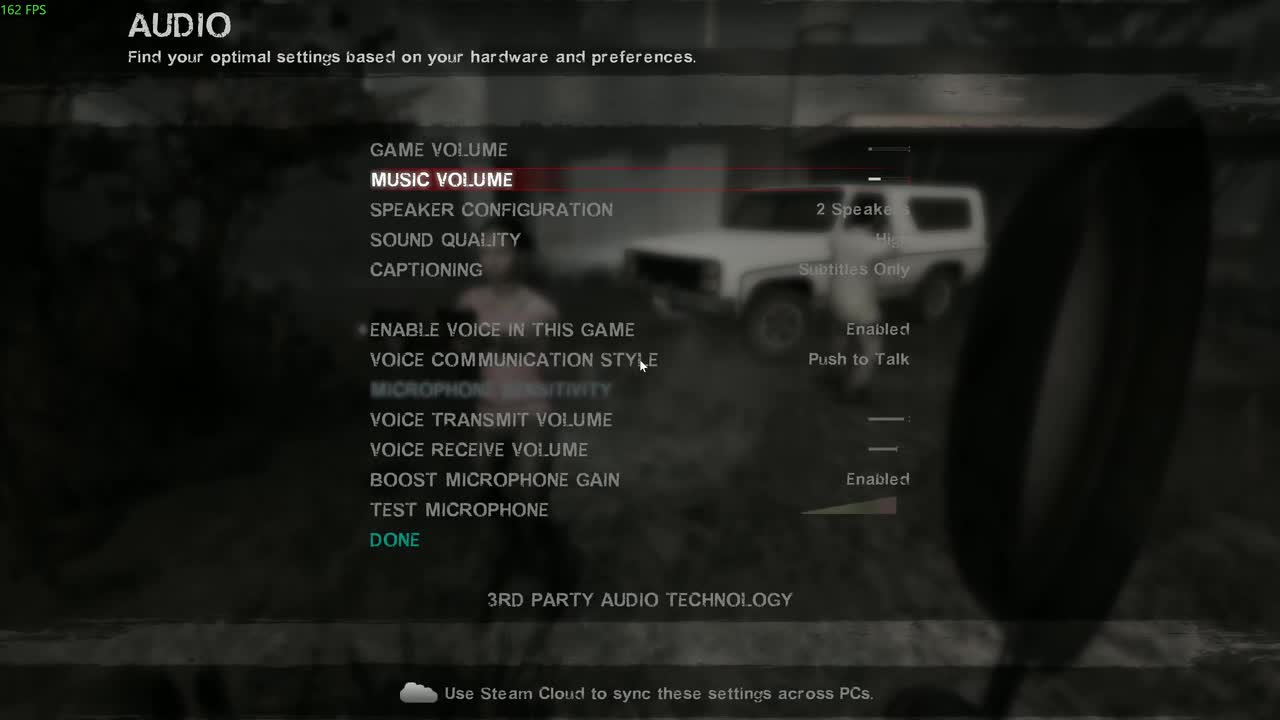This screenshot has width=1280, height=720.
Task: Toggle Enable Voice In This Game
Action: pyautogui.click(x=876, y=329)
